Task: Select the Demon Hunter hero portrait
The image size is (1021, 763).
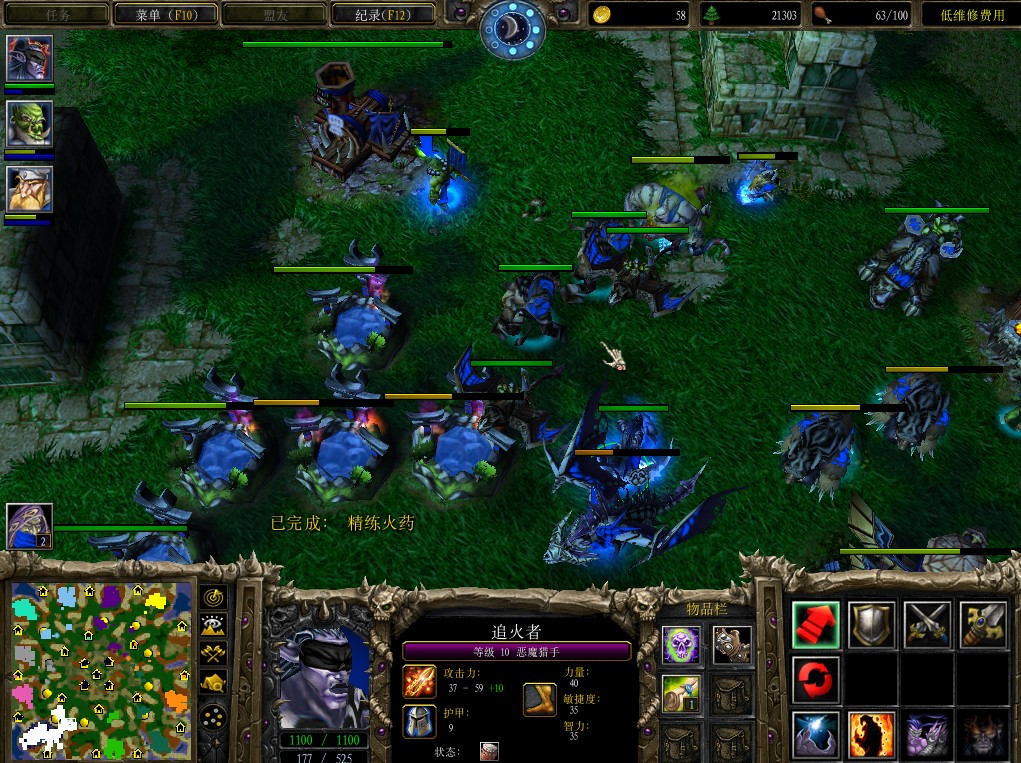Action: coord(29,60)
